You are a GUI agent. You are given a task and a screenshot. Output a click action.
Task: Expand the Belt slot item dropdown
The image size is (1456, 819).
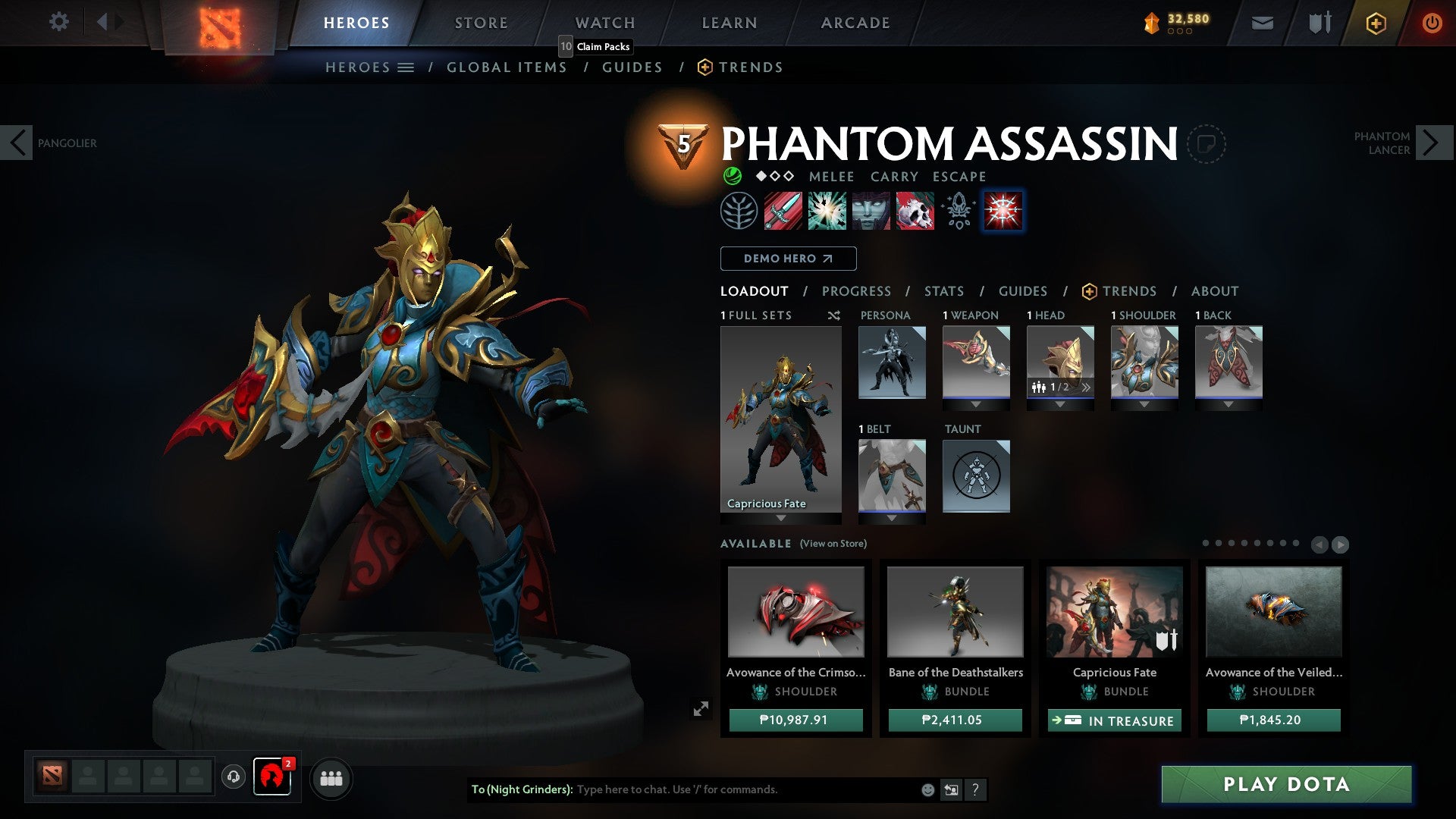click(892, 518)
